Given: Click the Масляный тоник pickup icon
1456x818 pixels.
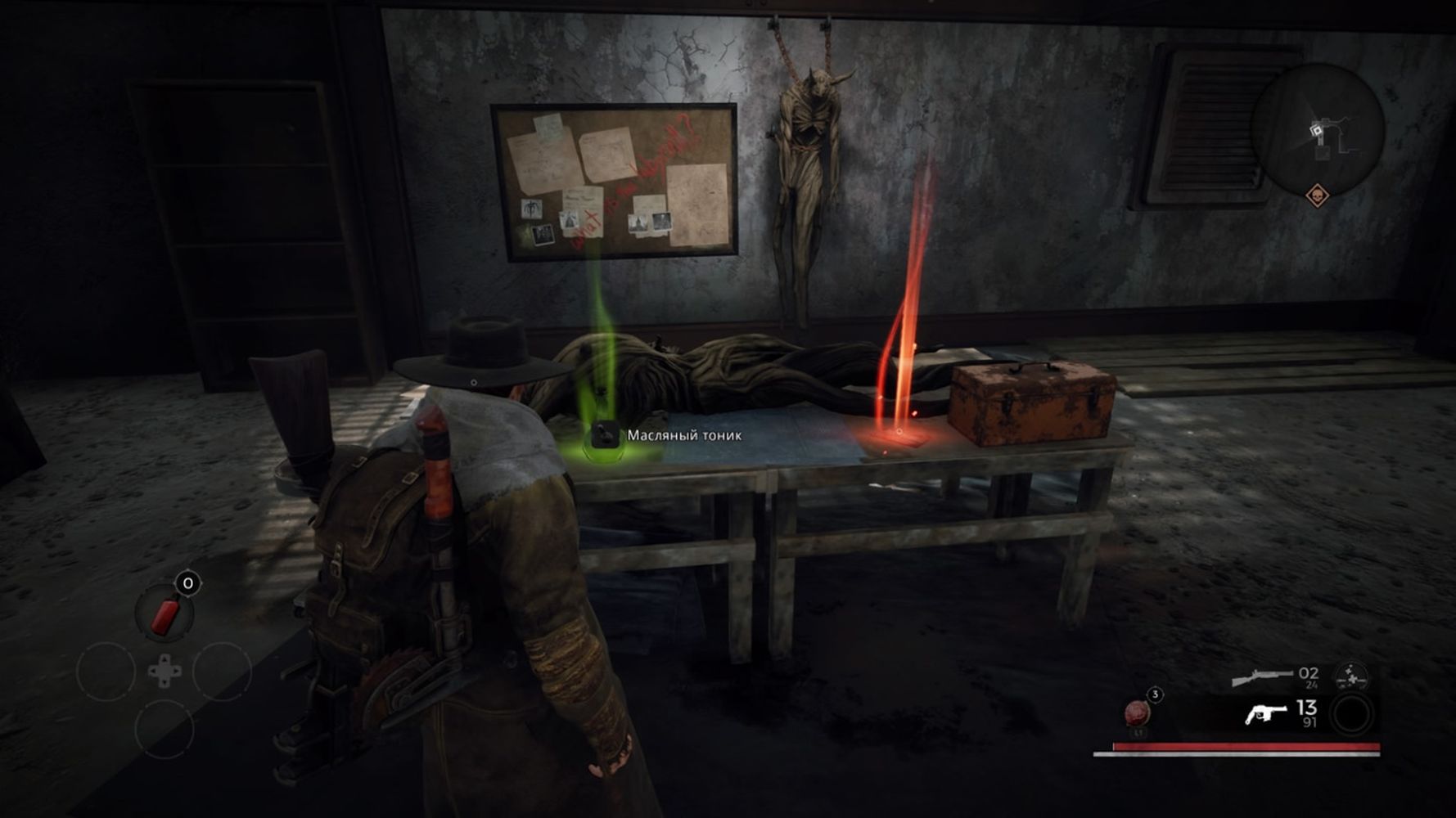Looking at the screenshot, I should tap(606, 436).
